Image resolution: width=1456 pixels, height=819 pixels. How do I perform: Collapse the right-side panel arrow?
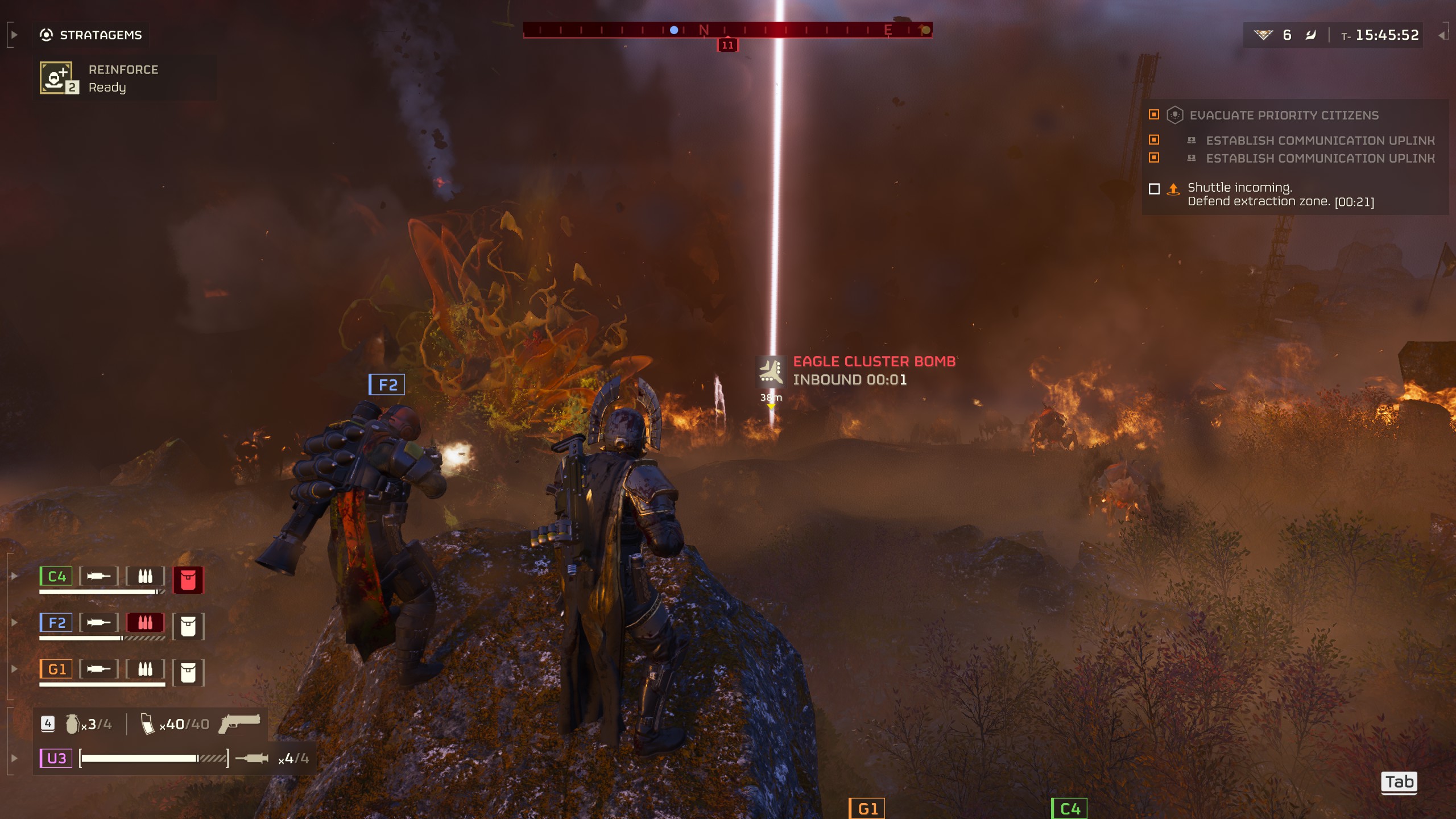pos(1442,35)
